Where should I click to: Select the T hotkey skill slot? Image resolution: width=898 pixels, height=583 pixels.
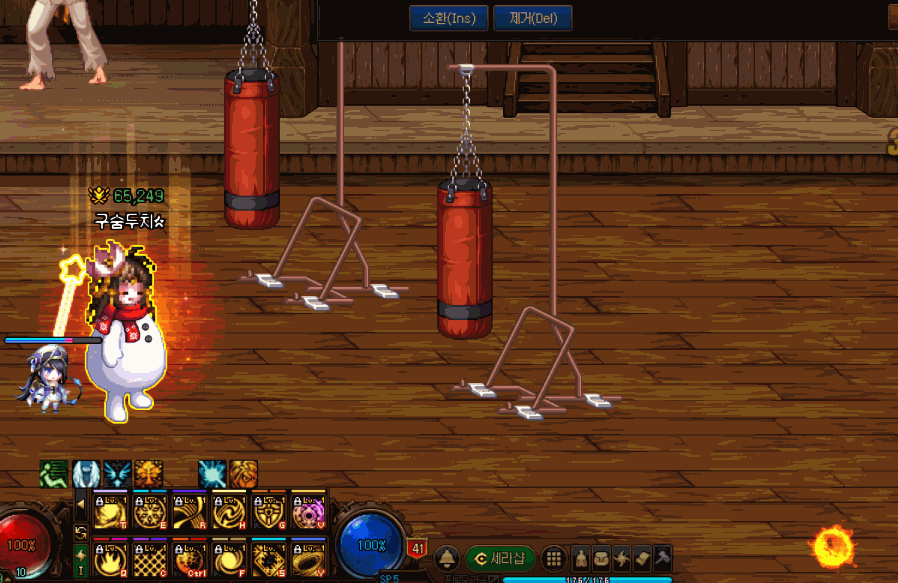coord(108,511)
